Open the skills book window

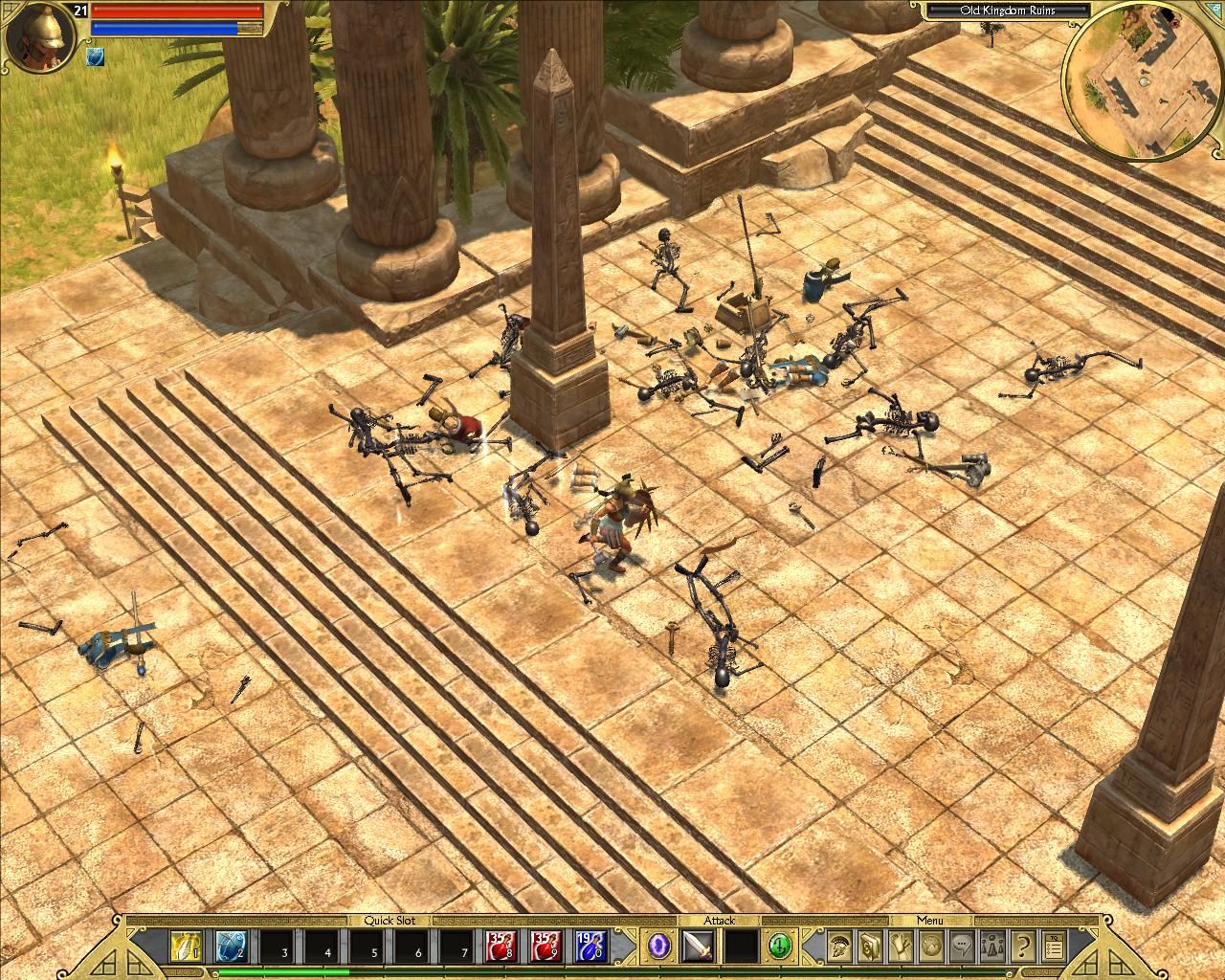(871, 947)
